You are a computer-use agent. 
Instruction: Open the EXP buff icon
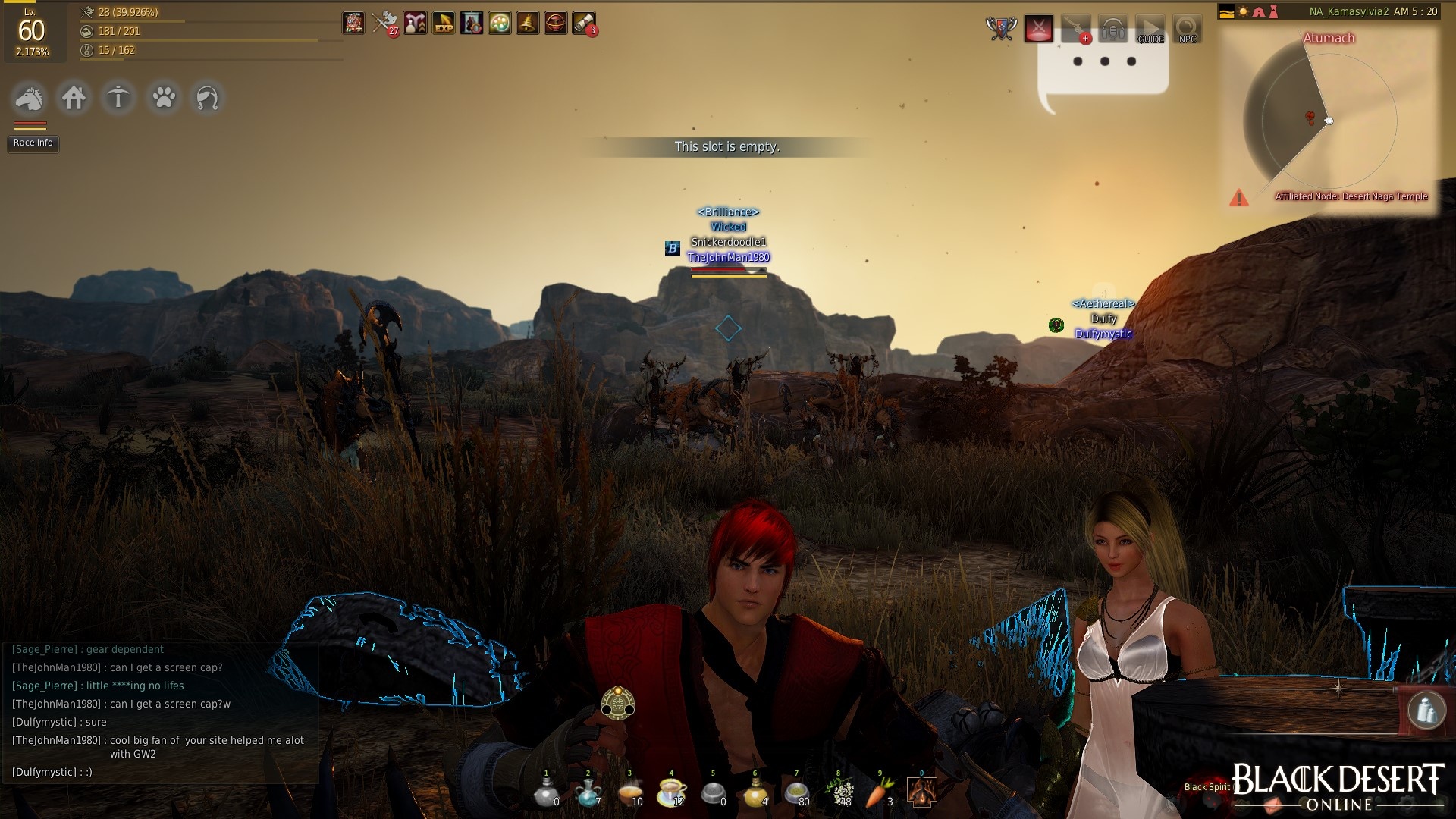(x=444, y=24)
